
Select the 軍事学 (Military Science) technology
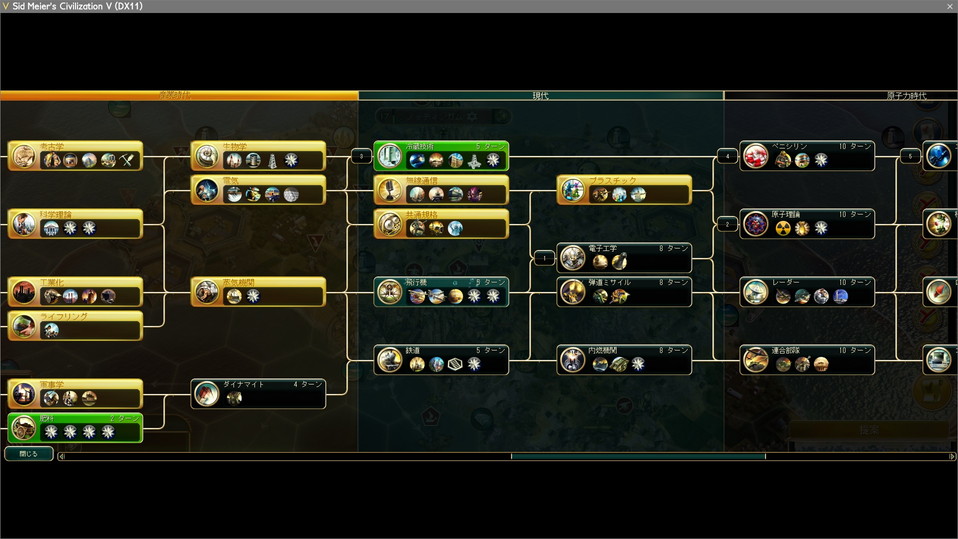click(76, 393)
